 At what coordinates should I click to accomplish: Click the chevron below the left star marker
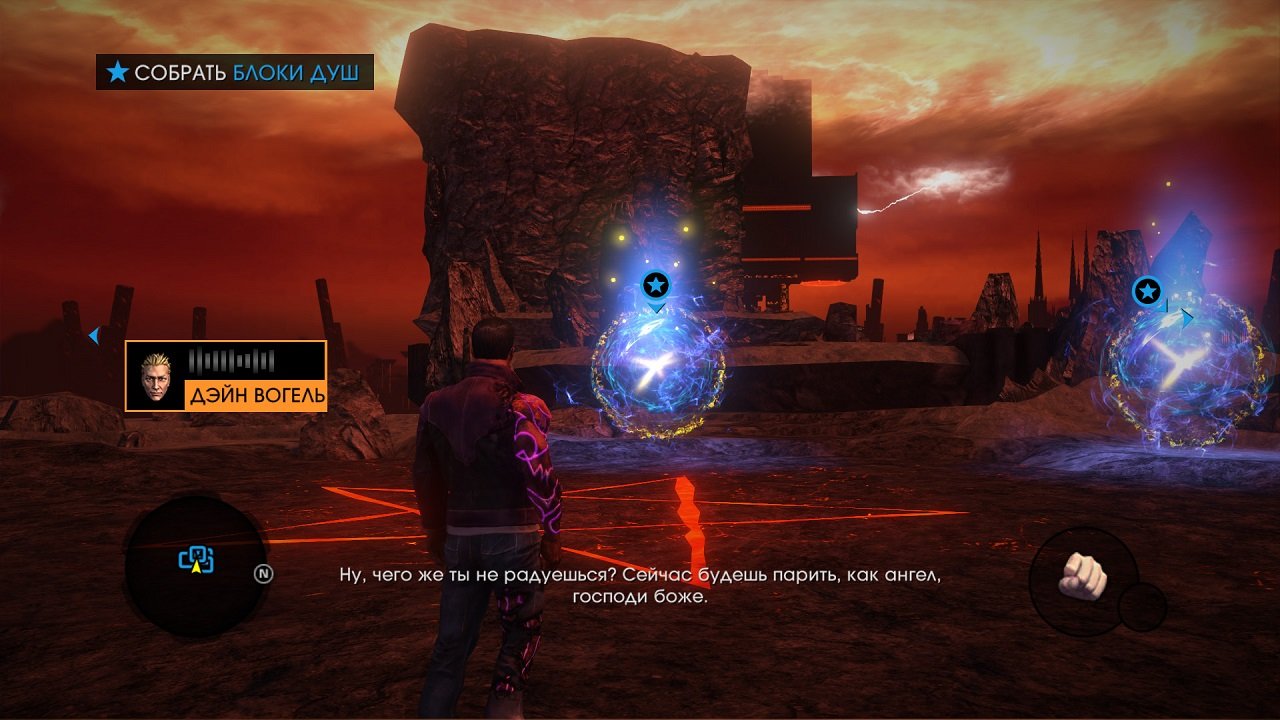click(x=657, y=310)
